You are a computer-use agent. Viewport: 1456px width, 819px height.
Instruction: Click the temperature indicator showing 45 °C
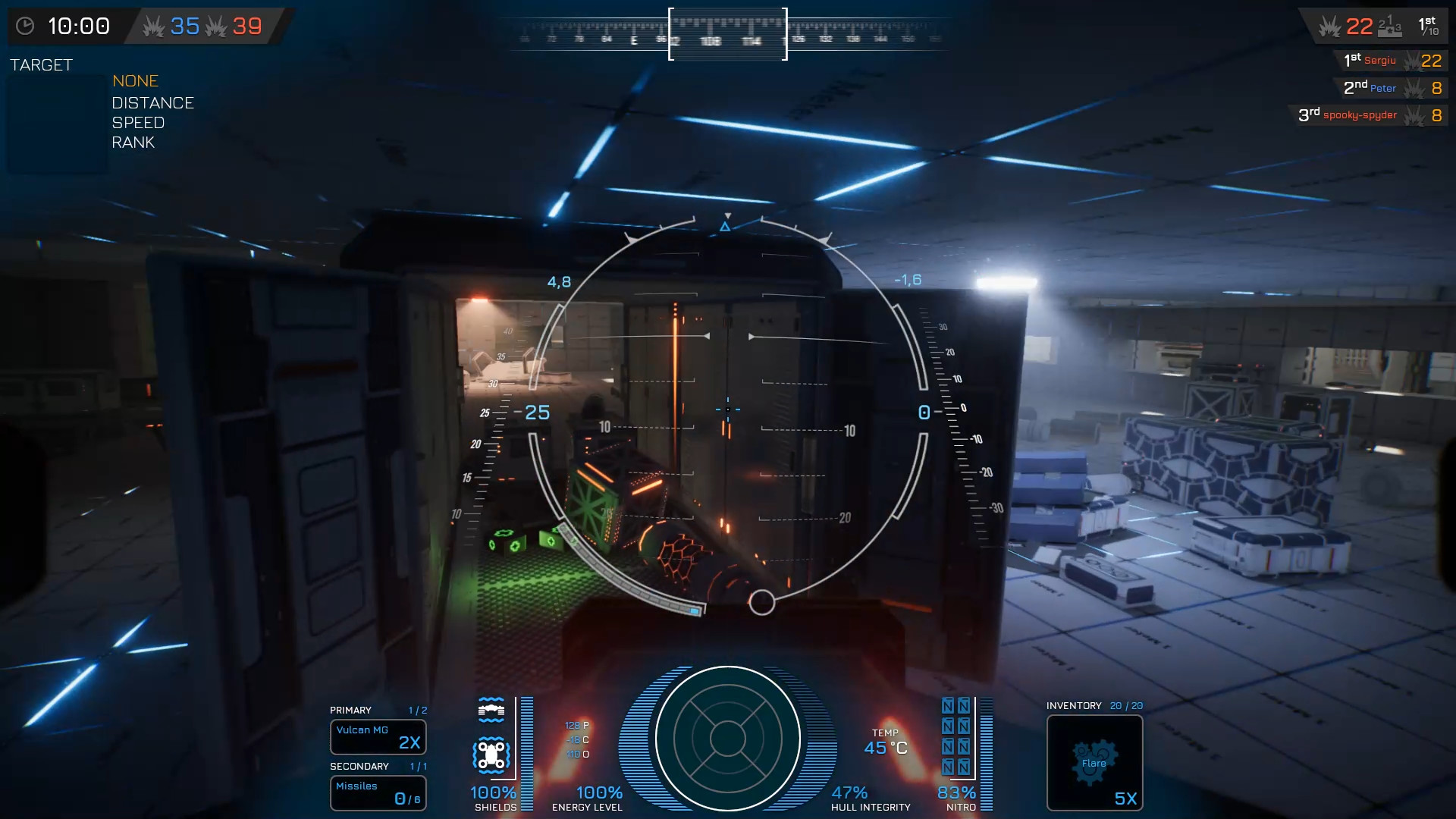click(883, 747)
